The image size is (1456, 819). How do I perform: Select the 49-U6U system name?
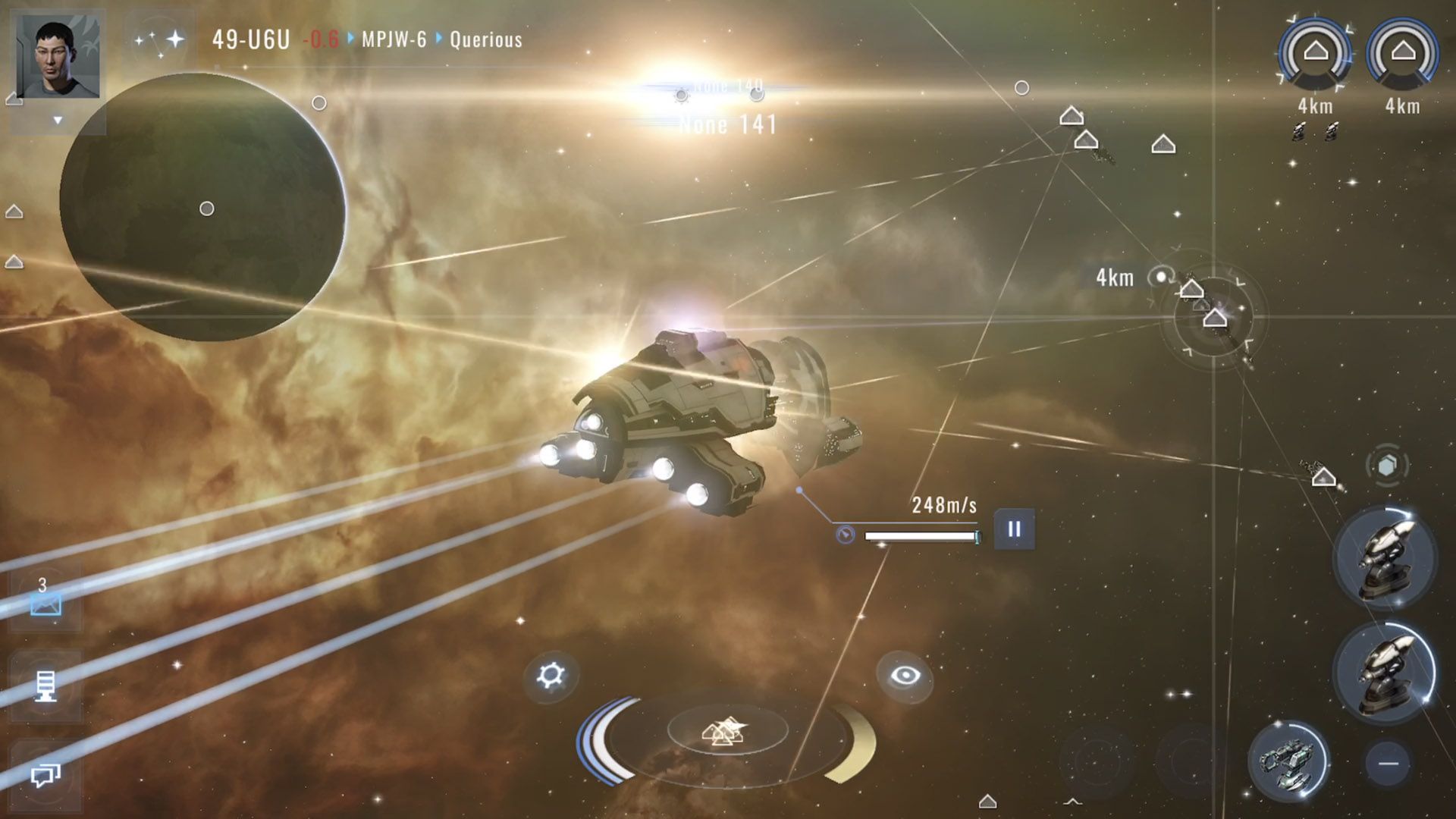252,41
